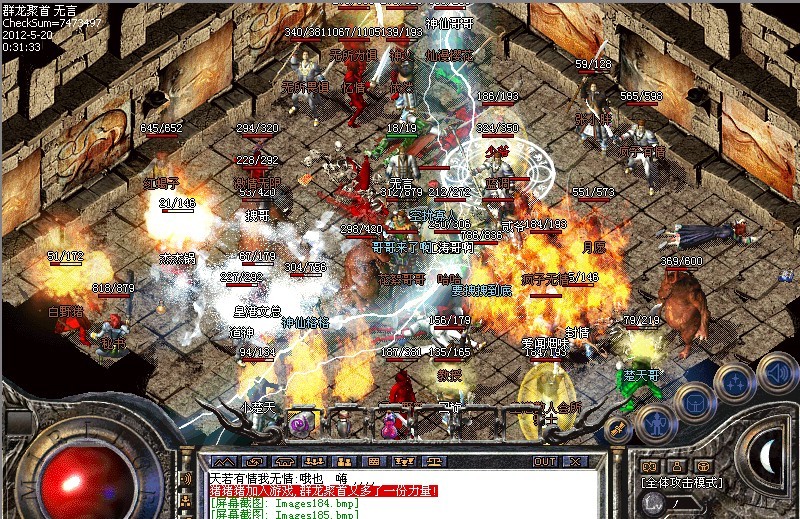
Task: Toggle the sound speaker button
Action: [x=775, y=372]
